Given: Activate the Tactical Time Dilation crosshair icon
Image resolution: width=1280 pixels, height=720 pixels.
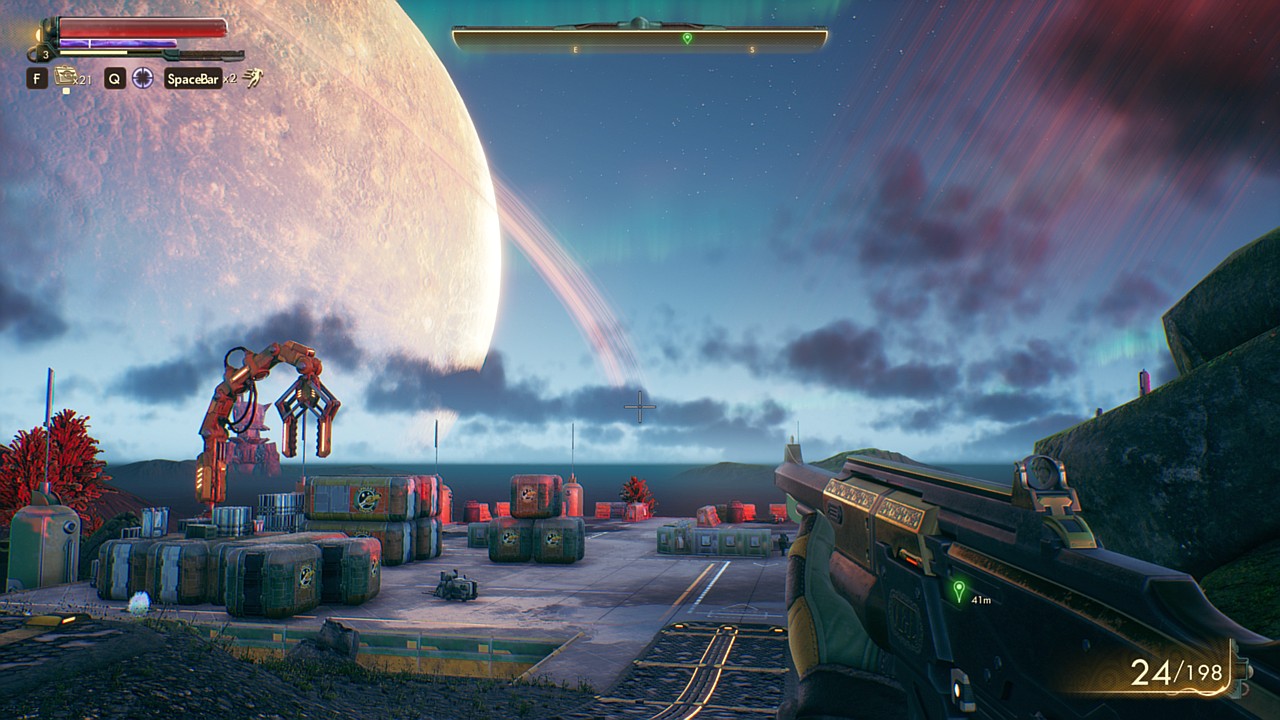Looking at the screenshot, I should [x=143, y=78].
